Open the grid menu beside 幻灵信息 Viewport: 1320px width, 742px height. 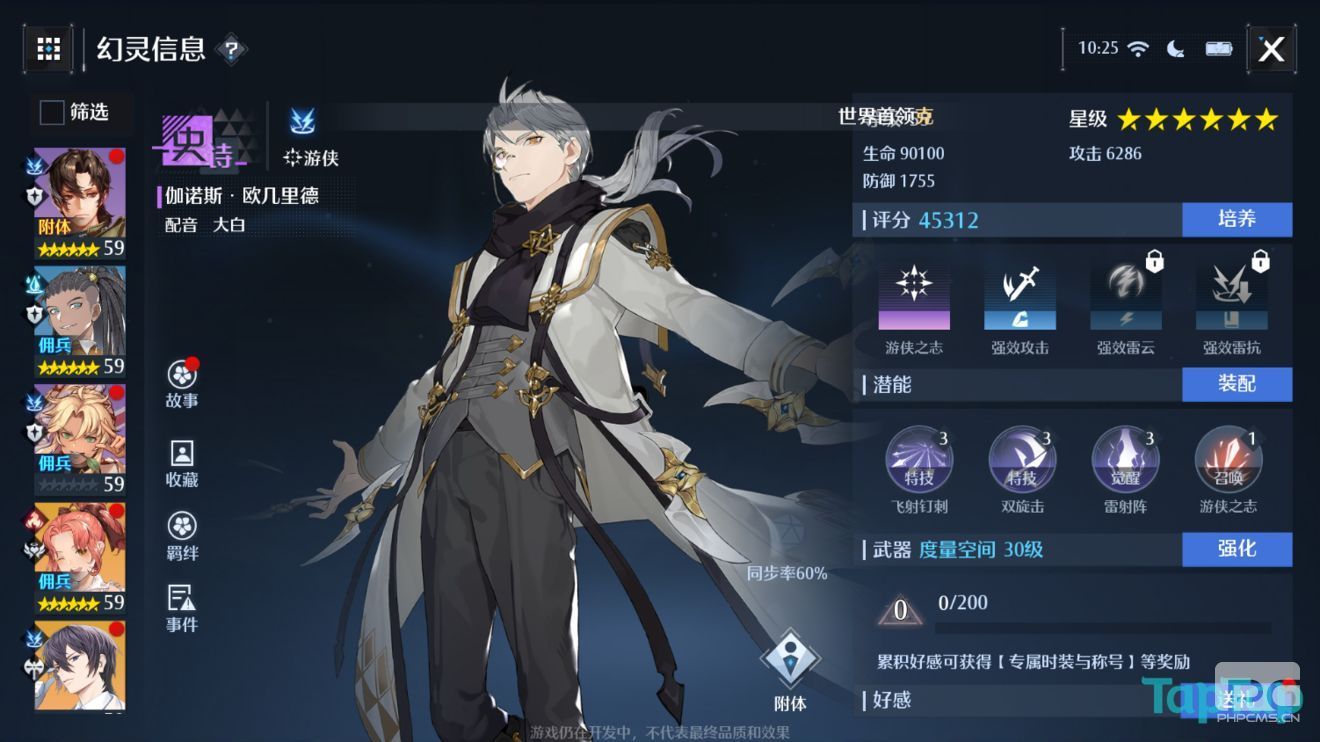tap(50, 48)
